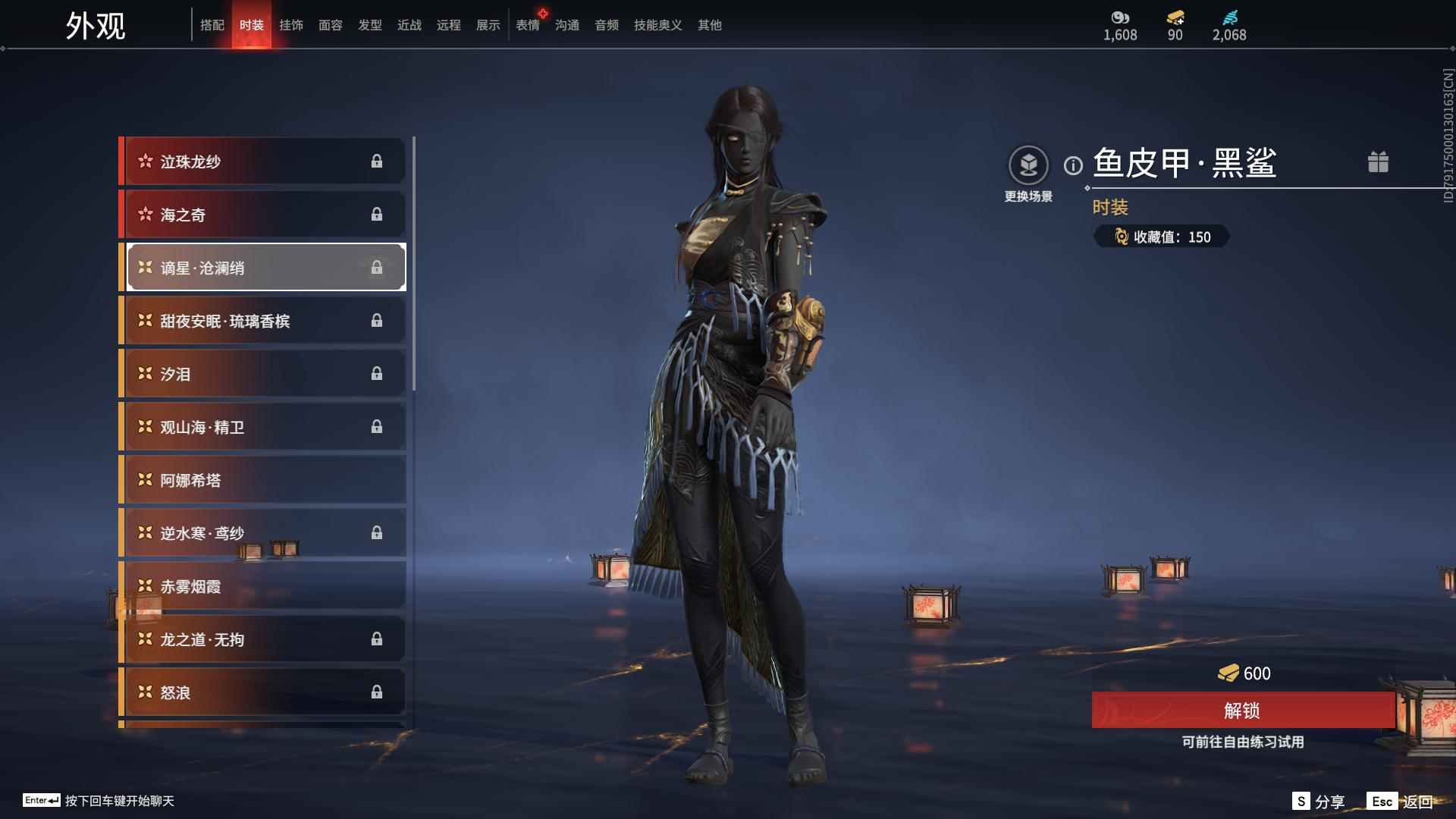Select the 海之奇 outfit row

coord(263,215)
